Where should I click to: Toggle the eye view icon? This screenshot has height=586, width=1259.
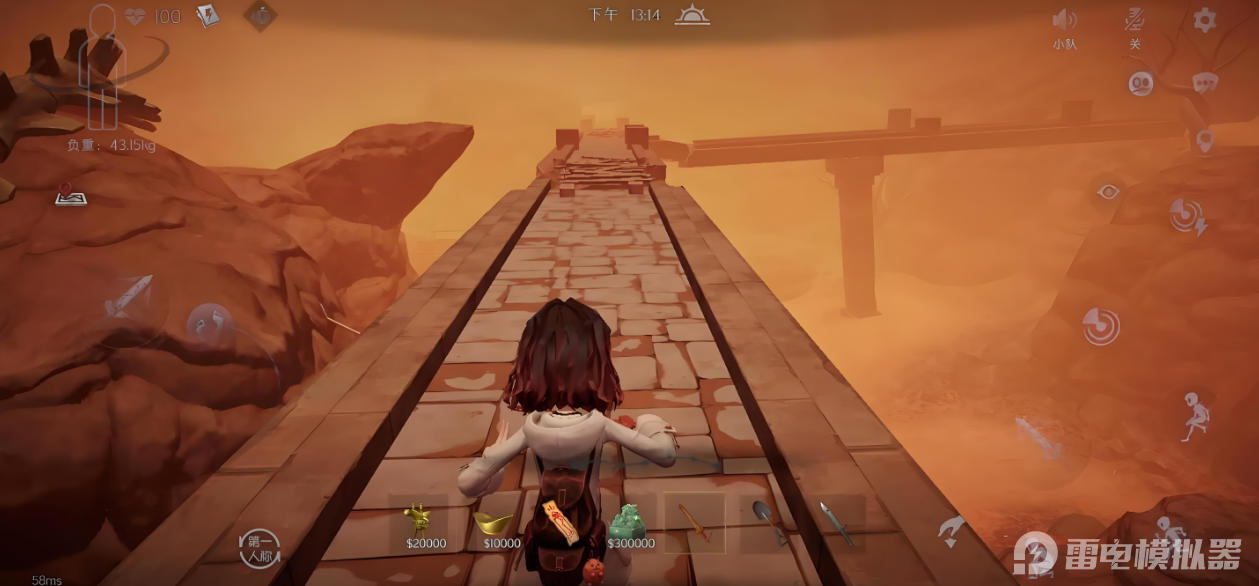click(1107, 191)
